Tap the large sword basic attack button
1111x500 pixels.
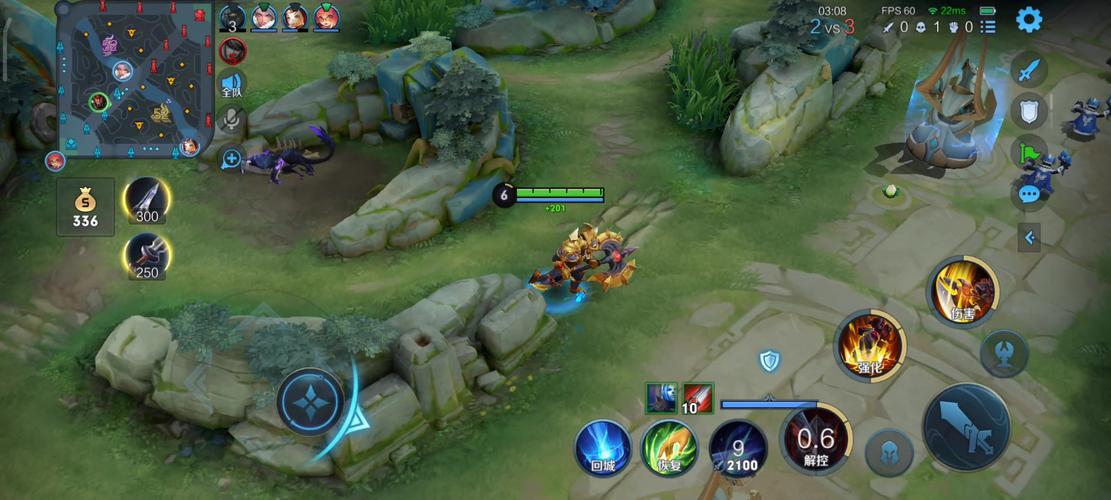[965, 428]
